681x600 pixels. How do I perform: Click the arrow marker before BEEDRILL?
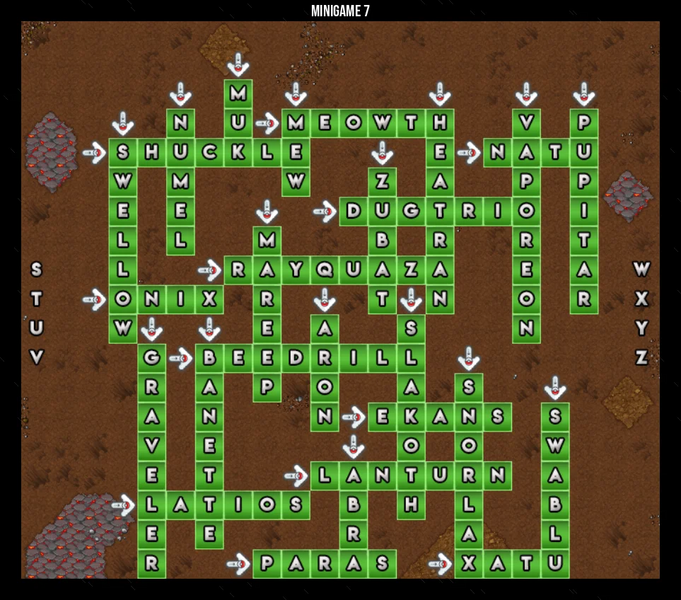pyautogui.click(x=181, y=357)
